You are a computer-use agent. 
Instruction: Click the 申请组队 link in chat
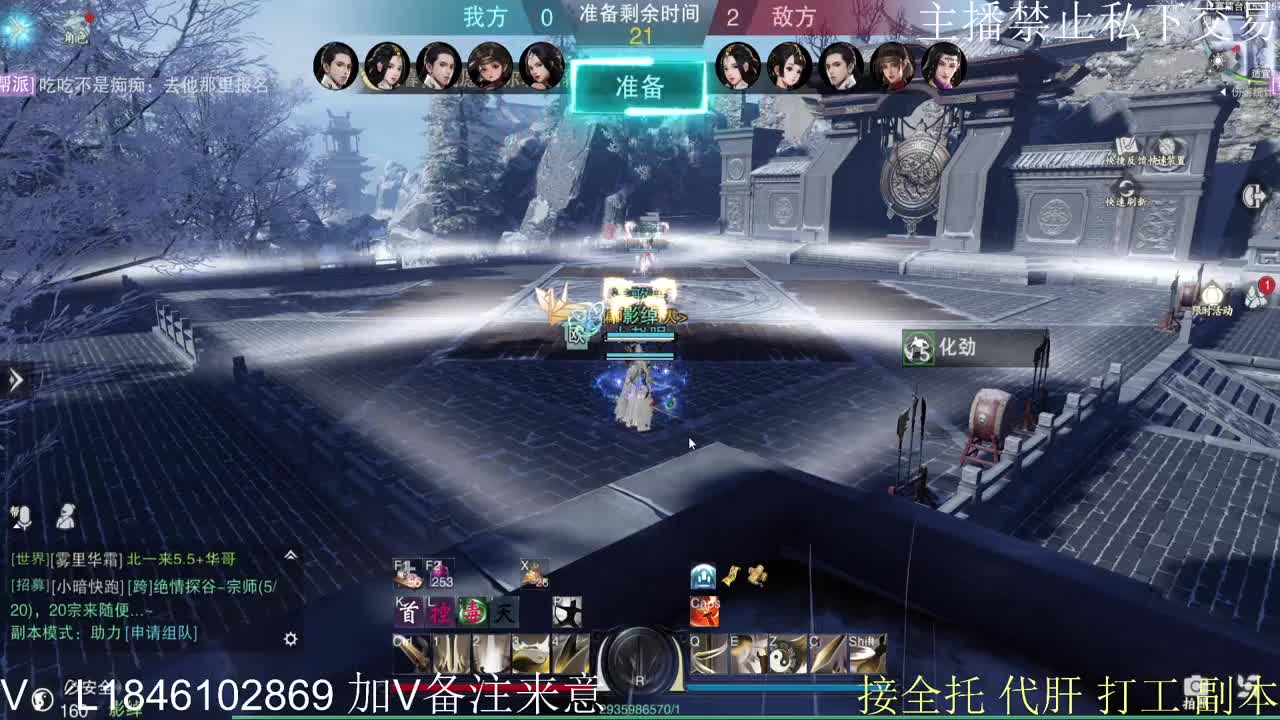pos(160,634)
